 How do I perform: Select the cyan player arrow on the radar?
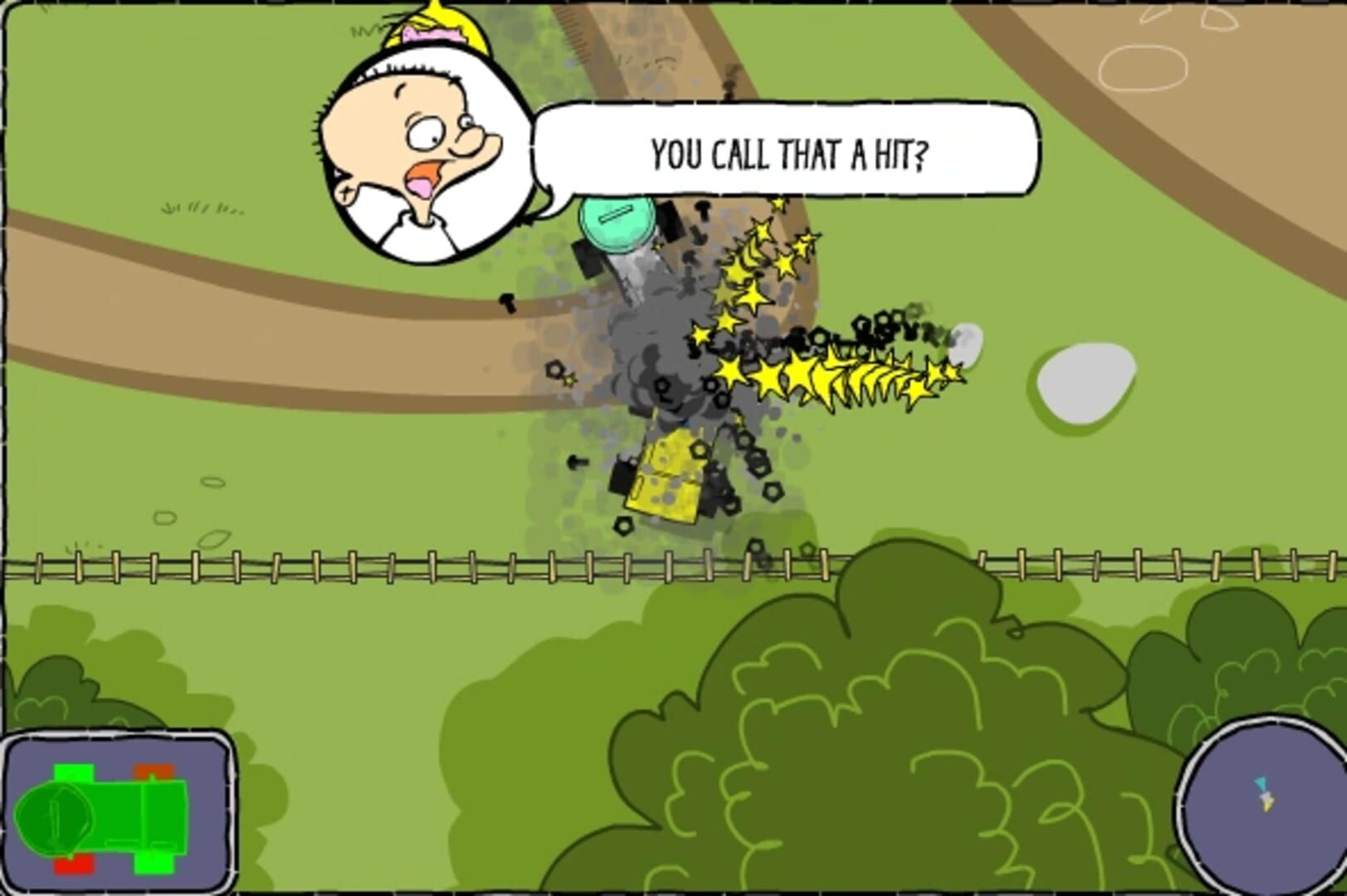(x=1261, y=783)
